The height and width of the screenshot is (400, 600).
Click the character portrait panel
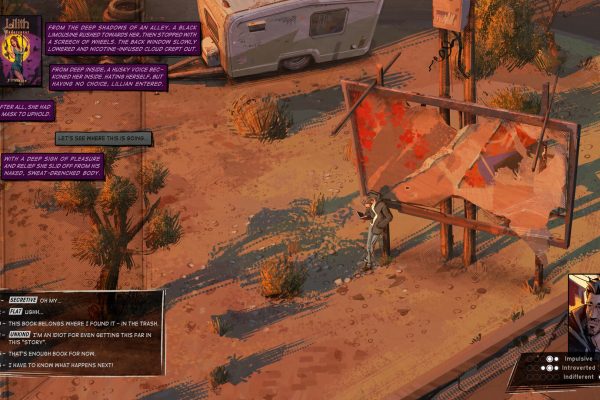point(585,312)
